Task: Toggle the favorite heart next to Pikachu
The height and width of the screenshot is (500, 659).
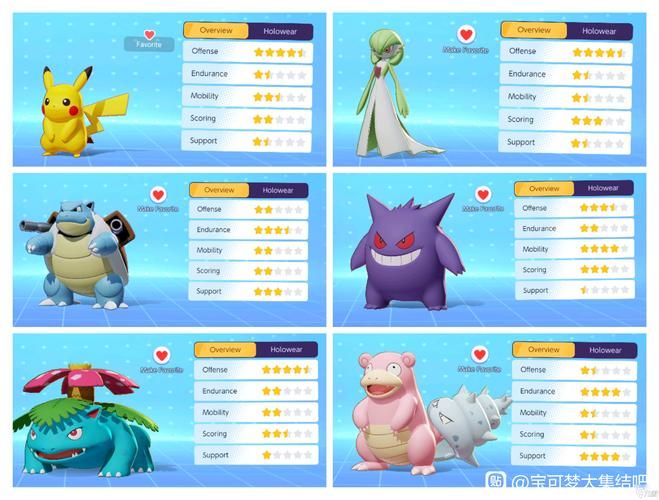Action: [150, 35]
